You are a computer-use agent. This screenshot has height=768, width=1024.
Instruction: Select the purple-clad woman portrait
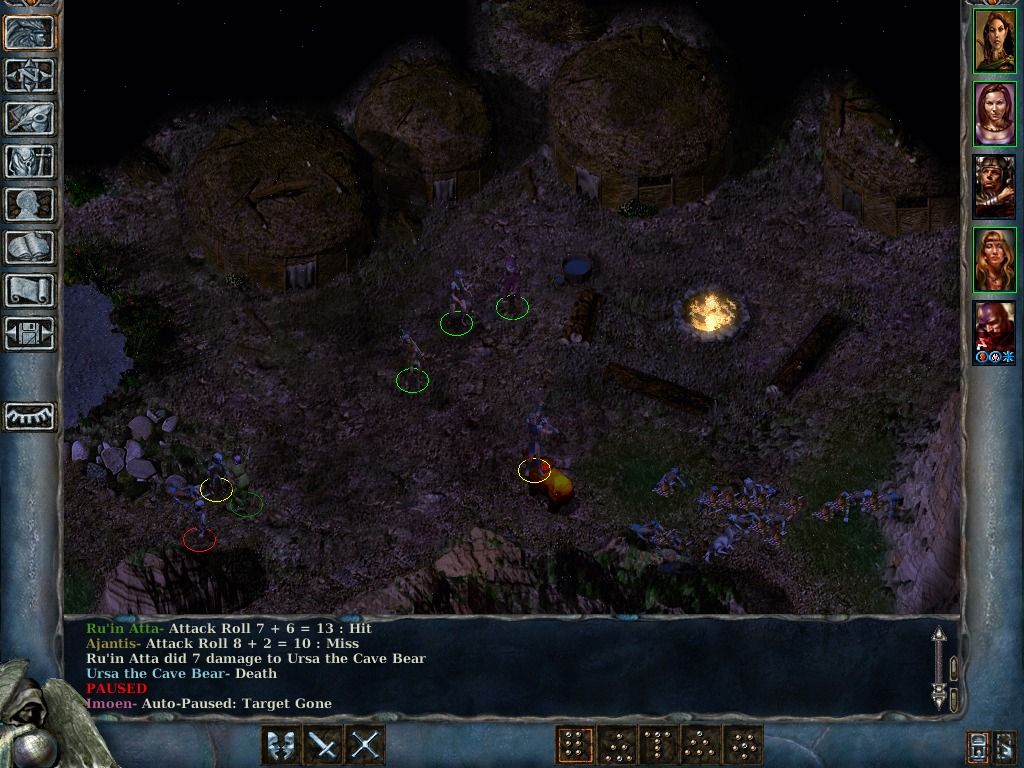point(995,114)
